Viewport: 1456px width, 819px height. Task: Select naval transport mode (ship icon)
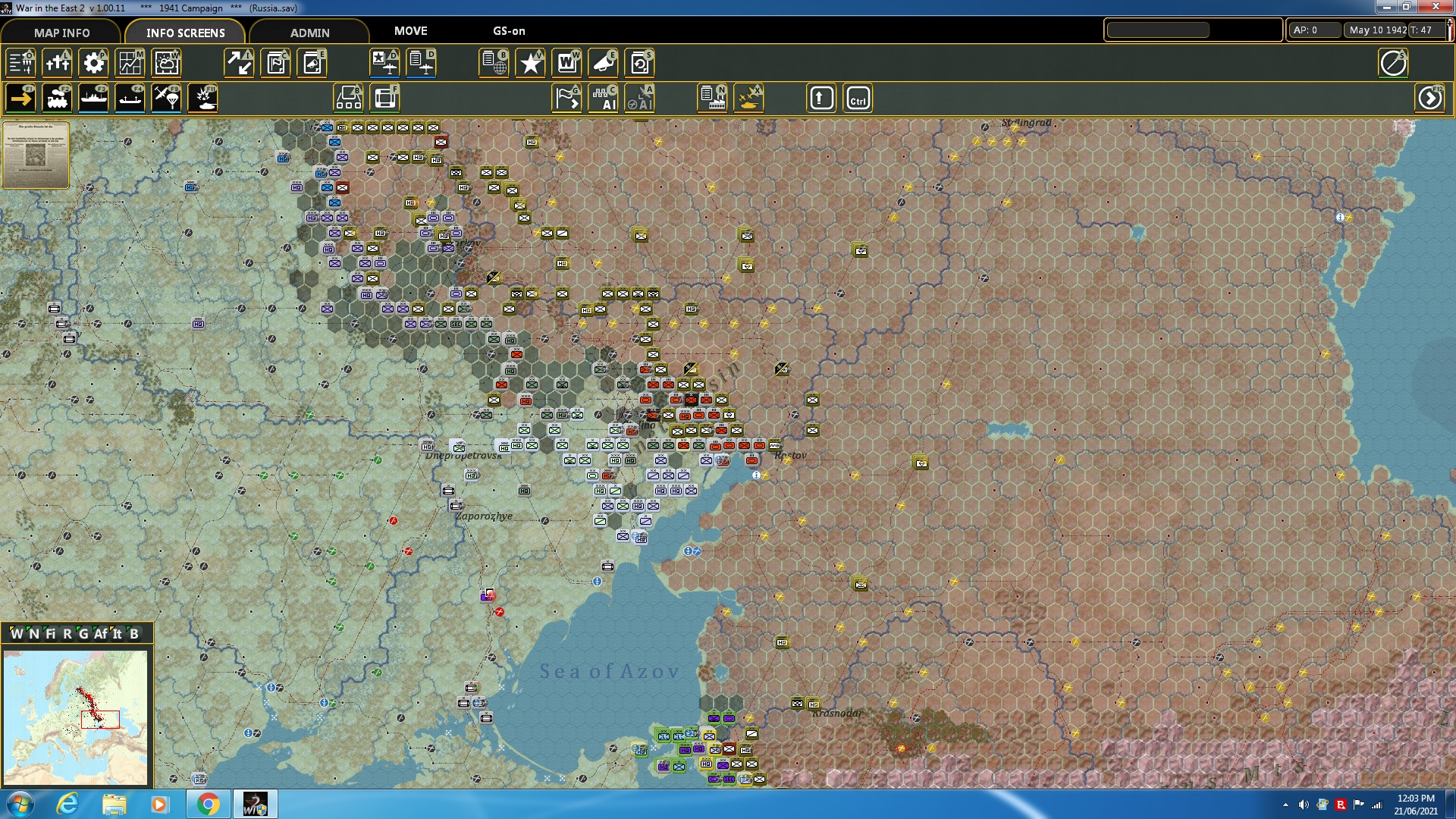[x=93, y=98]
